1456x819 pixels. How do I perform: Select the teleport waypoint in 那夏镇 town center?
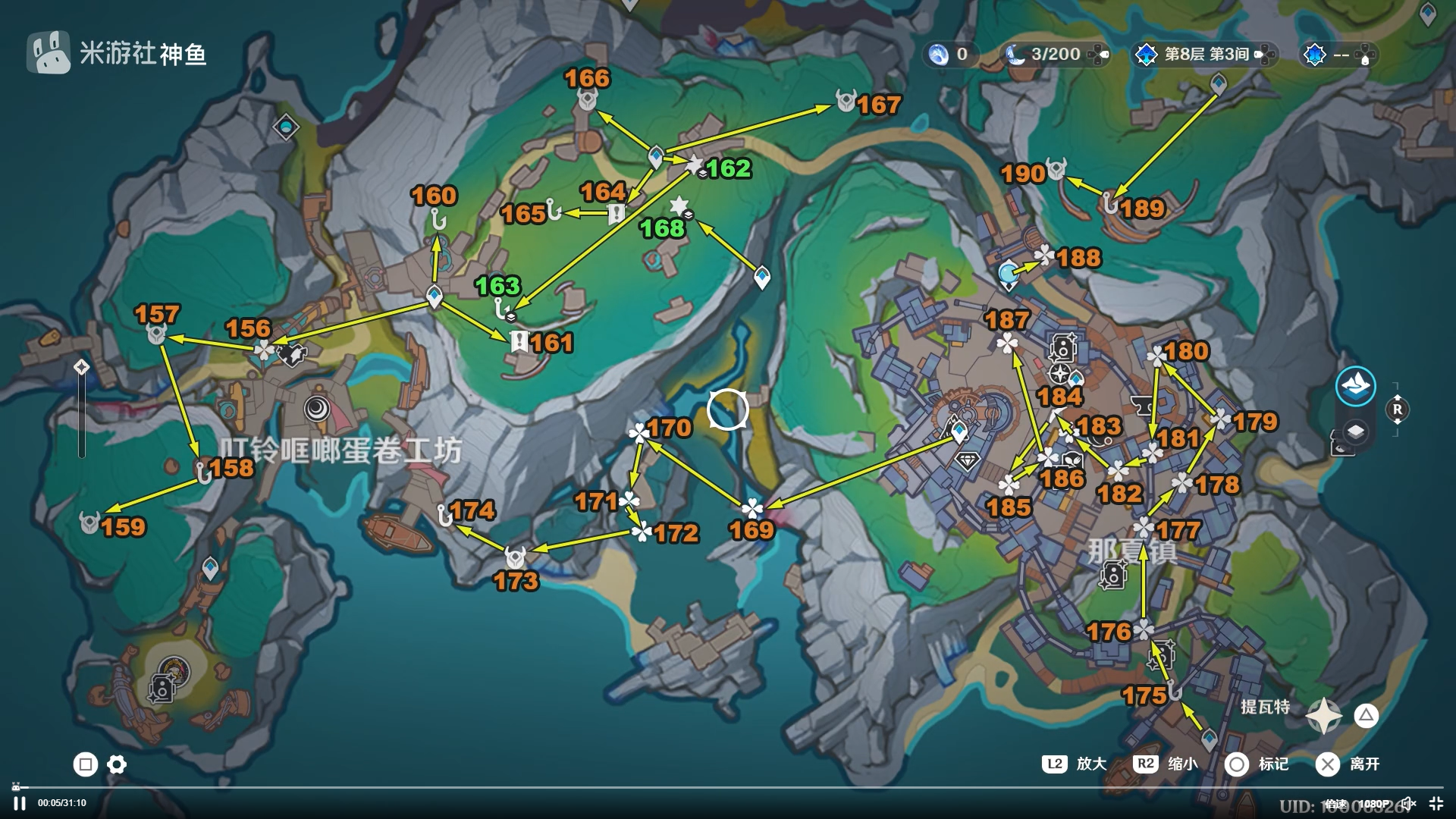(959, 432)
